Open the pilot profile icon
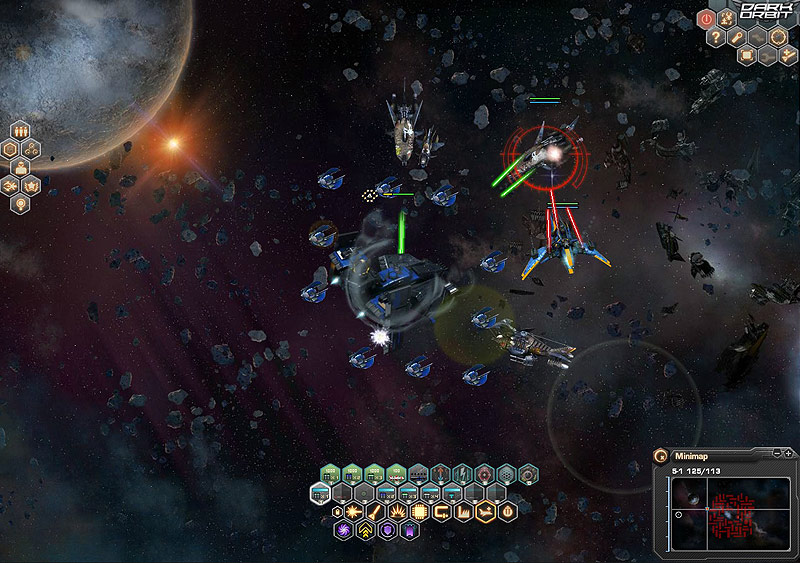This screenshot has height=563, width=800. (x=21, y=168)
